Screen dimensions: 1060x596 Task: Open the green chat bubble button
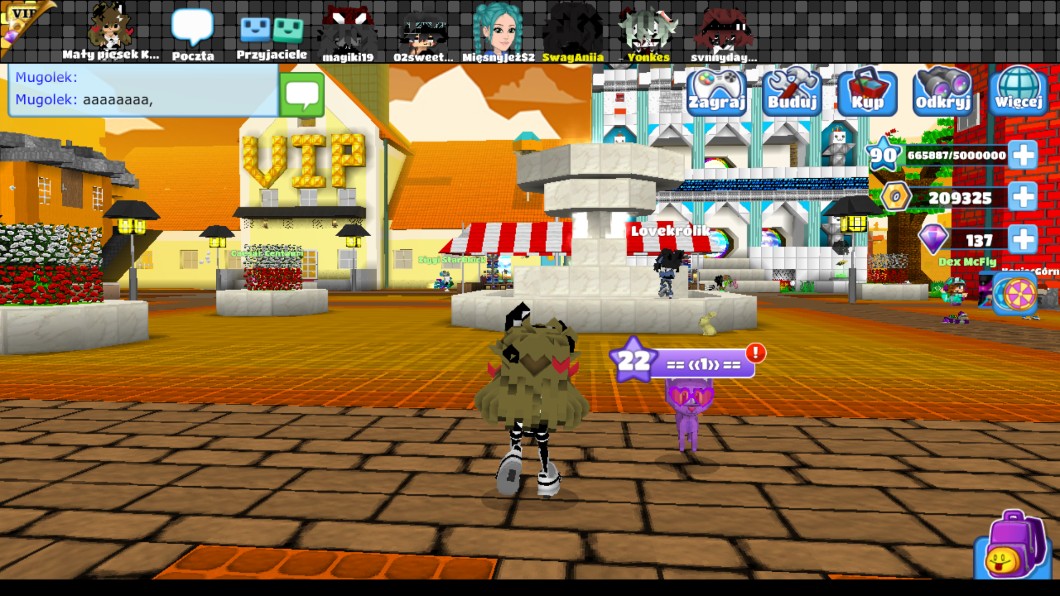[x=301, y=94]
